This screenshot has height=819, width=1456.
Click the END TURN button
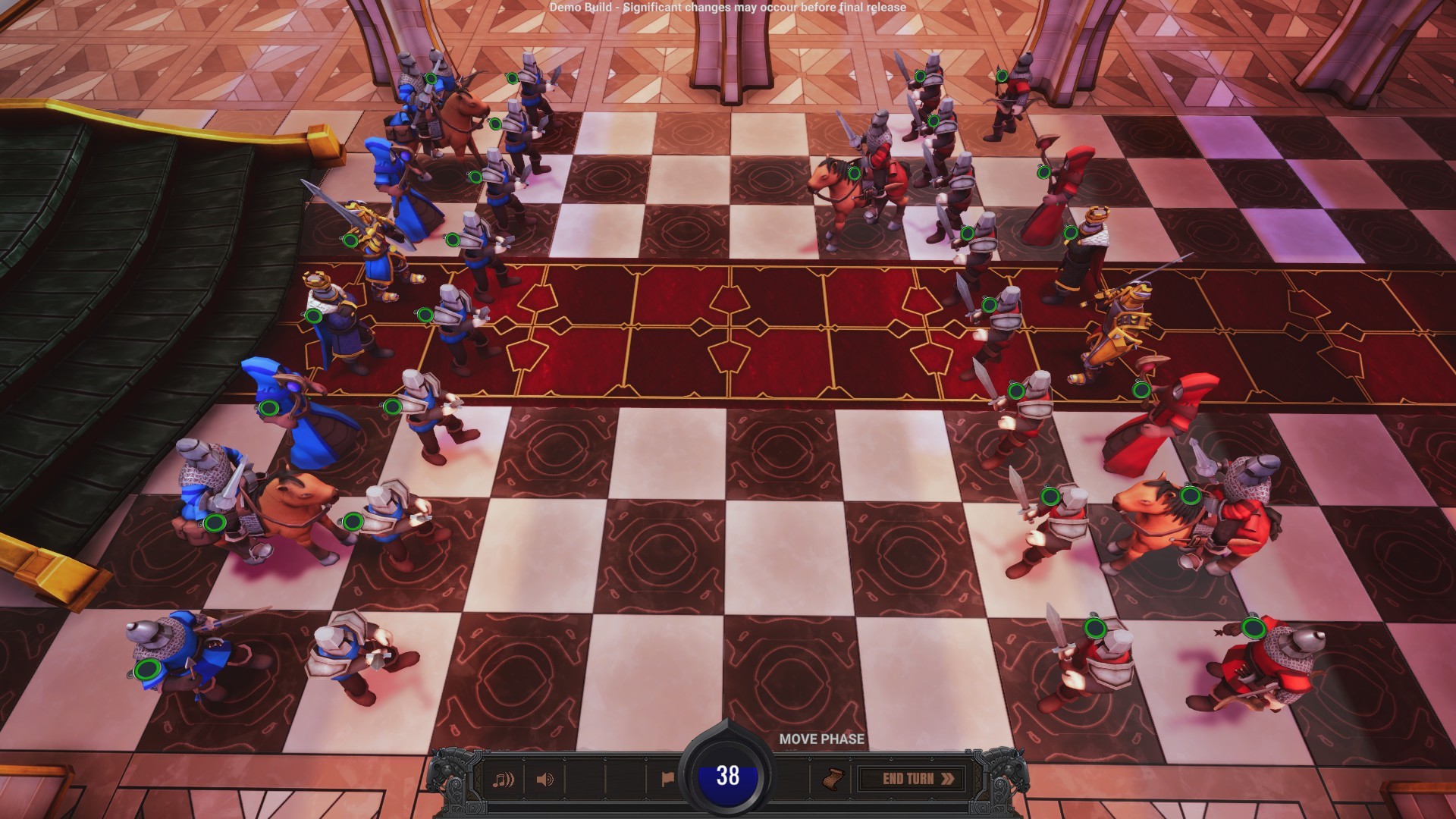(x=911, y=778)
